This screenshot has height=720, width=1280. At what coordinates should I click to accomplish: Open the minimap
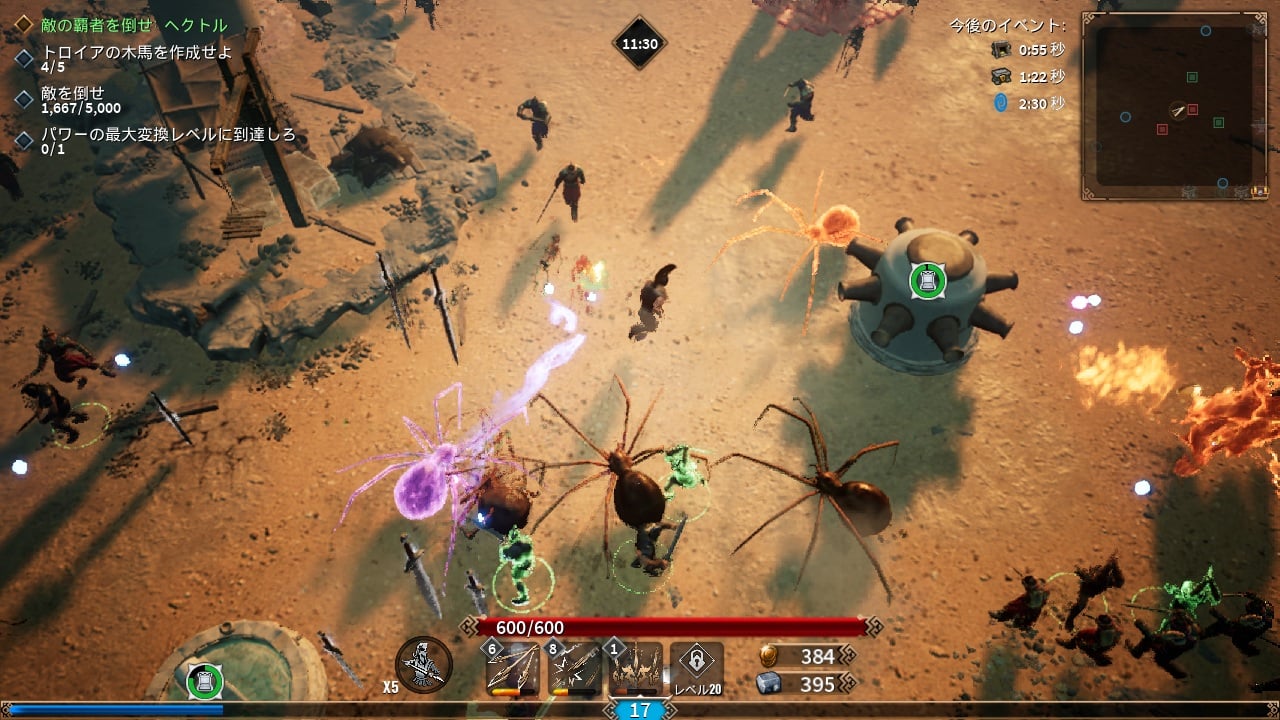tap(1174, 106)
